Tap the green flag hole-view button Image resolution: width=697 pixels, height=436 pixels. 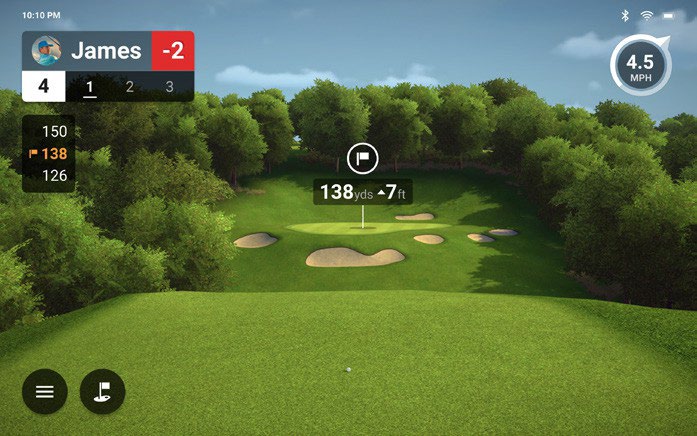(103, 391)
